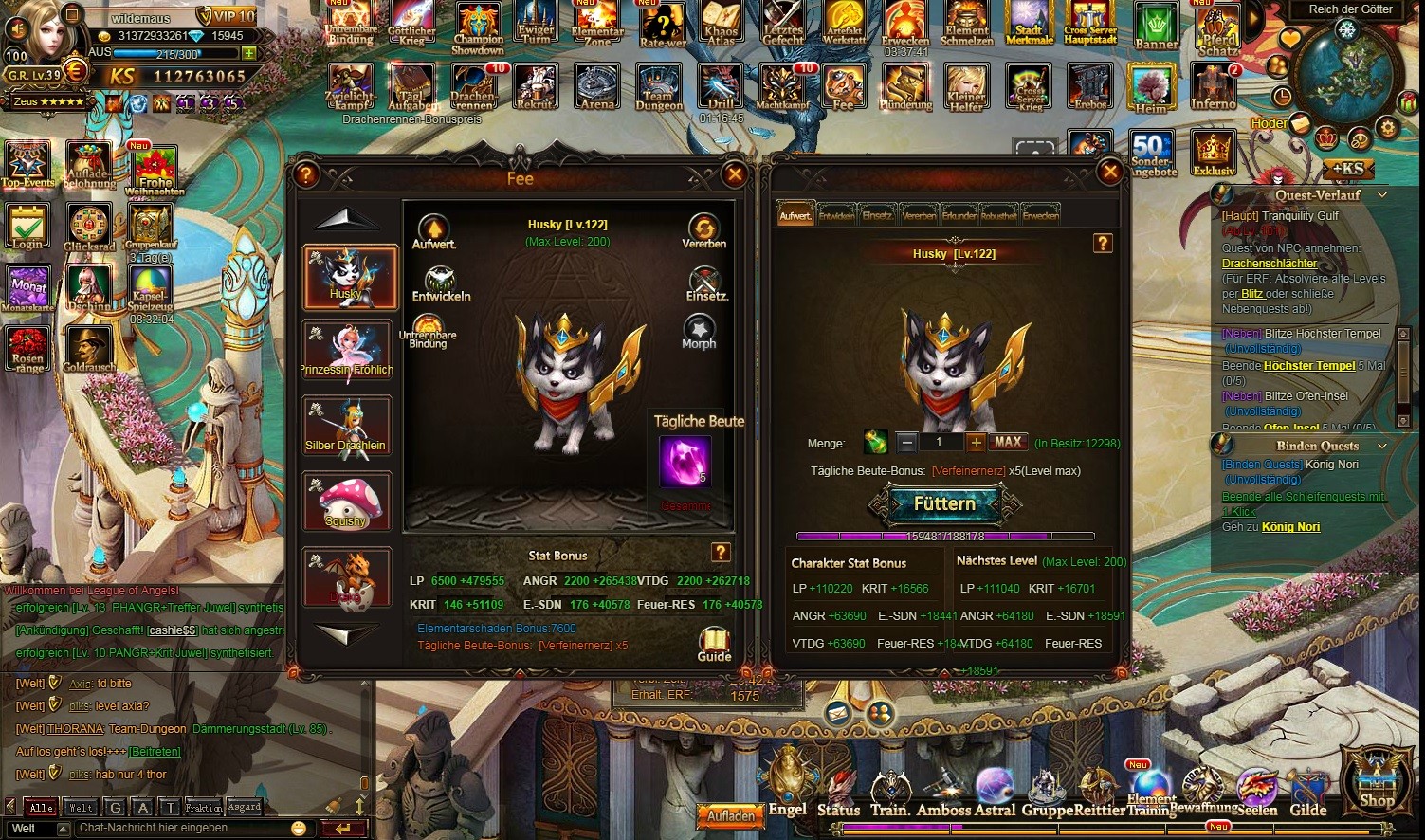This screenshot has width=1425, height=840.
Task: Open the fairy Guide book
Action: coord(714,643)
